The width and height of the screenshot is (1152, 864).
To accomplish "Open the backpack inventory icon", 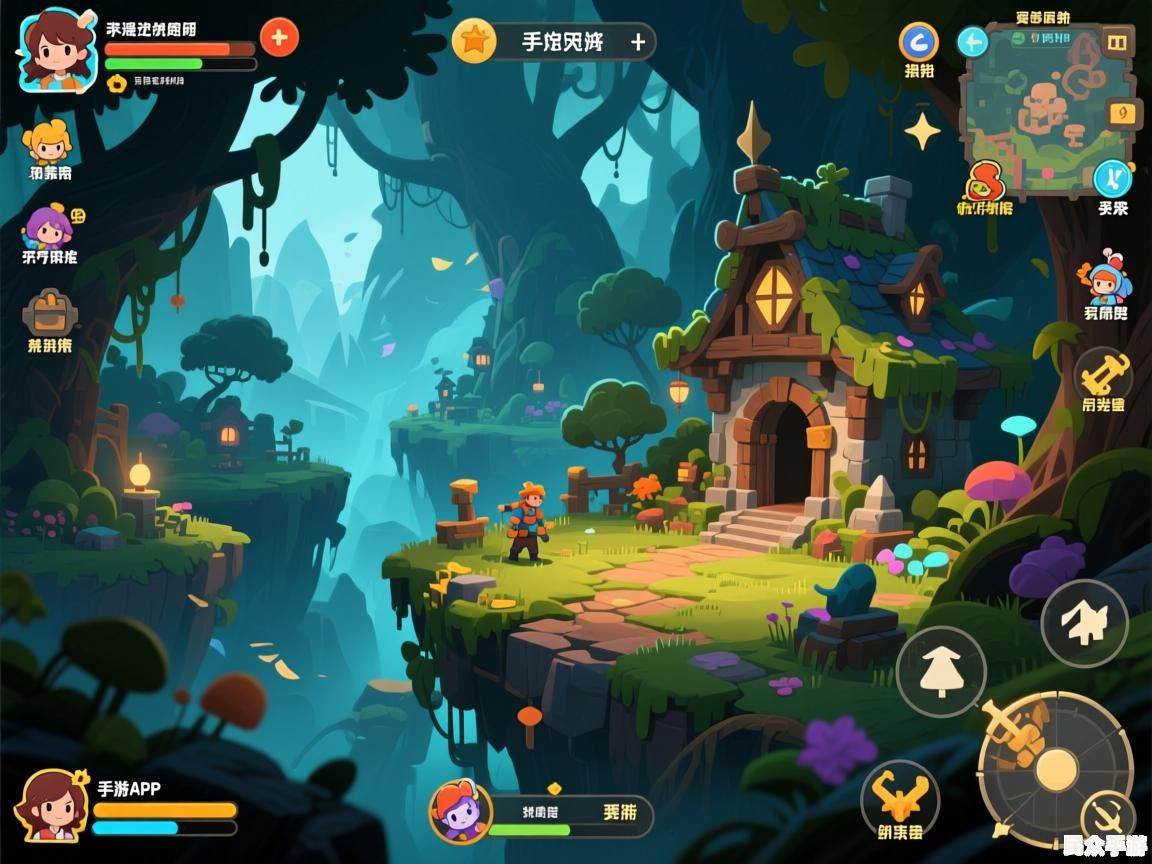I will point(49,313).
